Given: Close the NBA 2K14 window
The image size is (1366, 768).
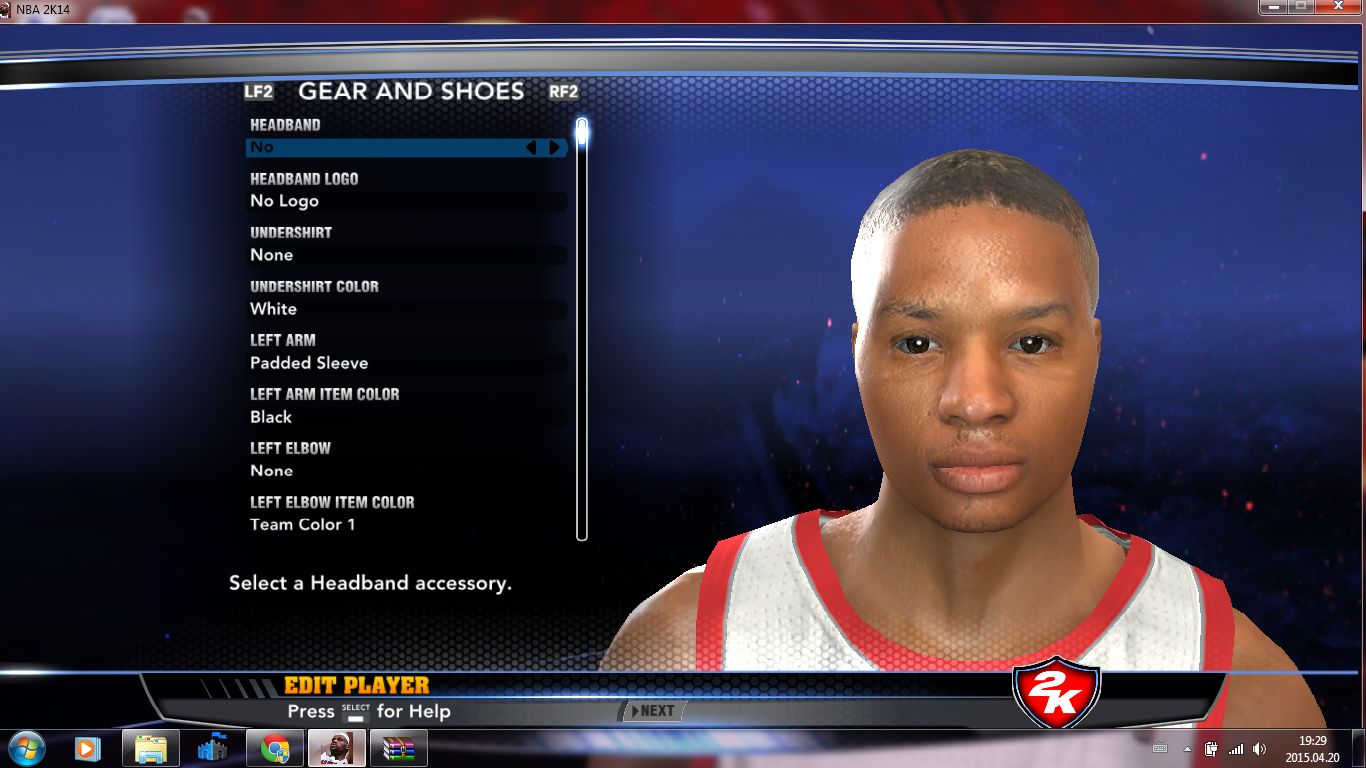Looking at the screenshot, I should point(1339,6).
